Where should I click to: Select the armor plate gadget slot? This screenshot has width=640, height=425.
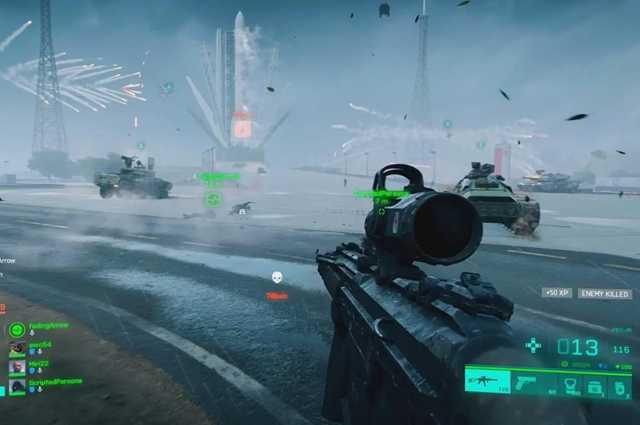[572, 384]
